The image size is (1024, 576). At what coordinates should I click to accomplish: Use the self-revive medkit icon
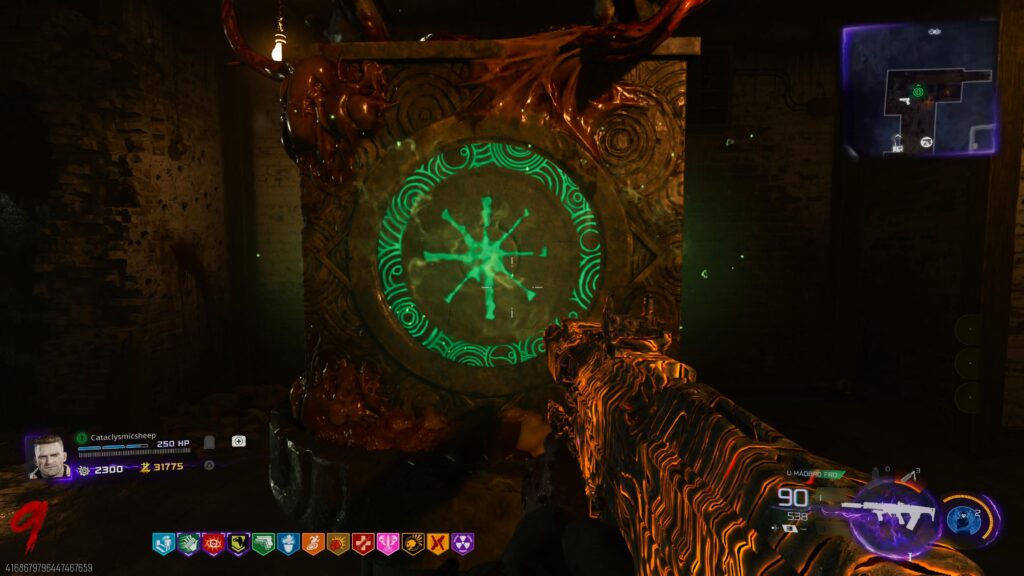(238, 441)
